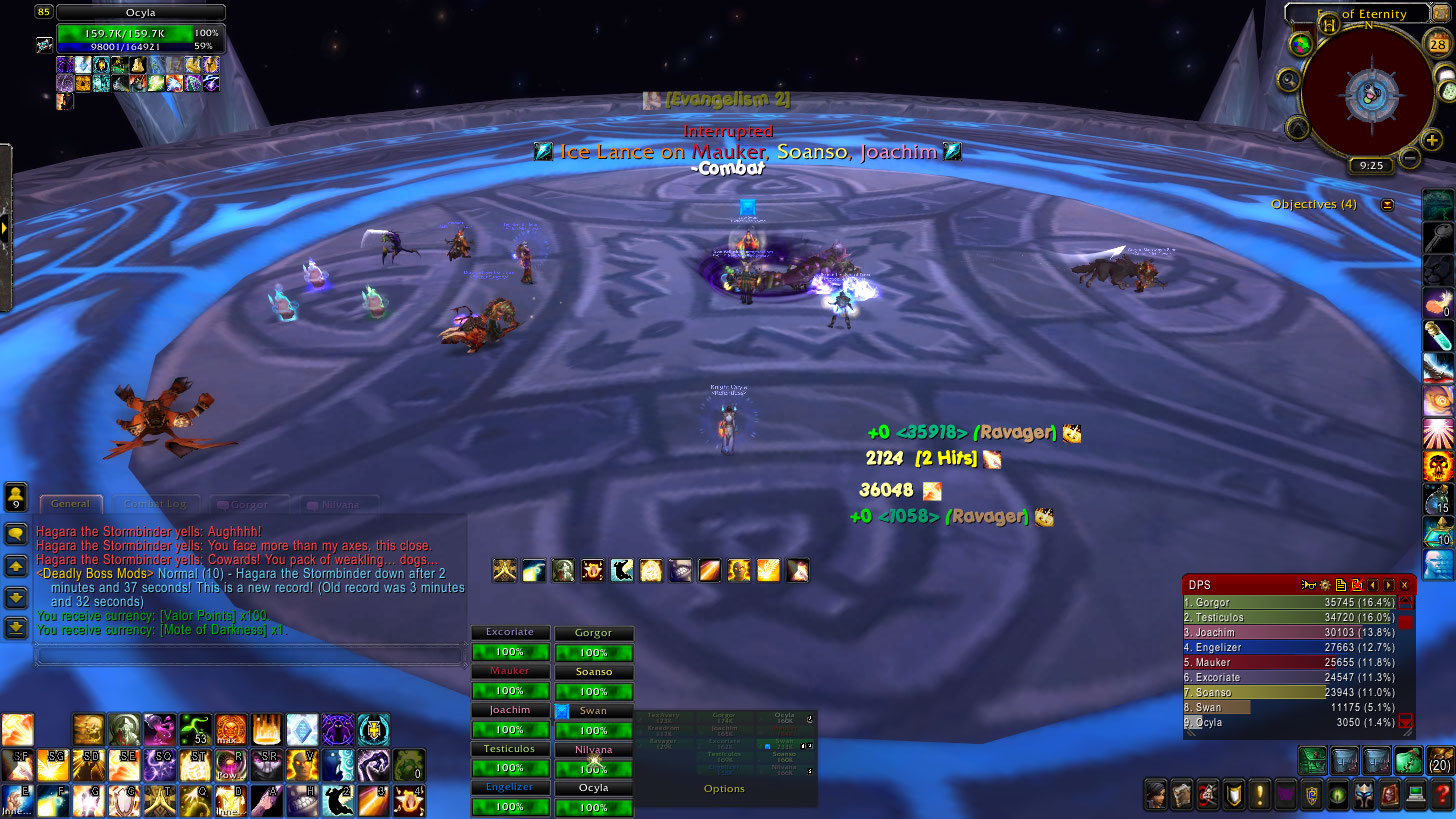1456x819 pixels.
Task: Collapse the Objectives tracker
Action: click(1387, 204)
